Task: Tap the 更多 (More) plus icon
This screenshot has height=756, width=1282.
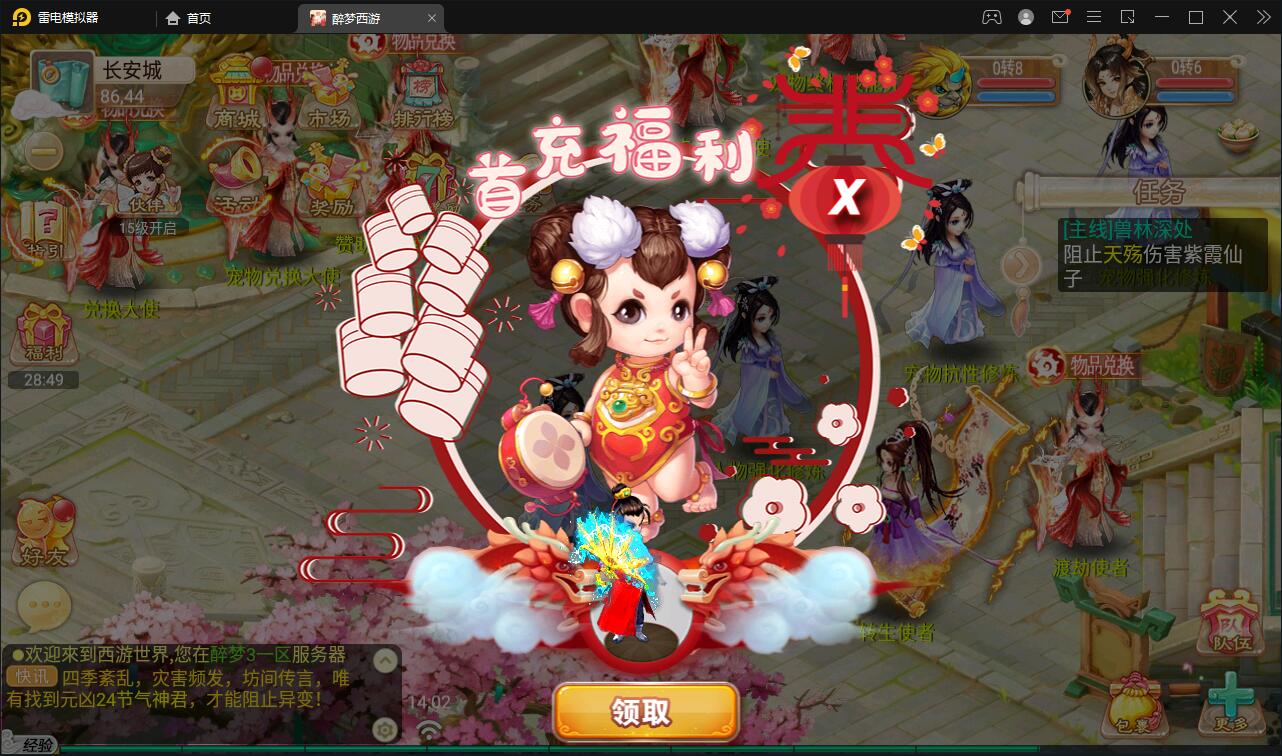Action: point(1229,696)
